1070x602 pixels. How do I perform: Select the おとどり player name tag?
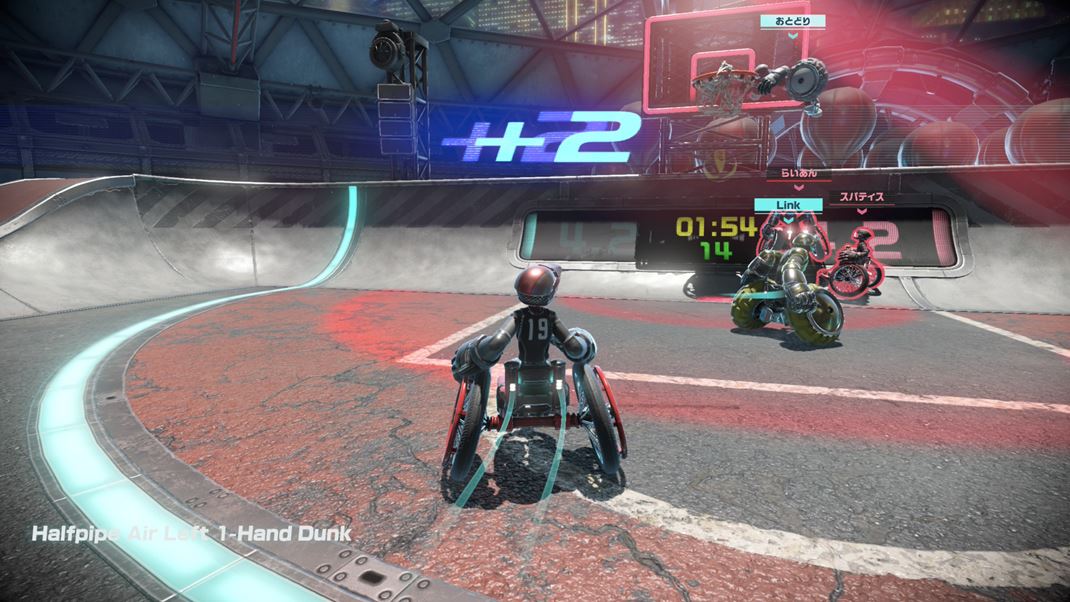(x=792, y=20)
